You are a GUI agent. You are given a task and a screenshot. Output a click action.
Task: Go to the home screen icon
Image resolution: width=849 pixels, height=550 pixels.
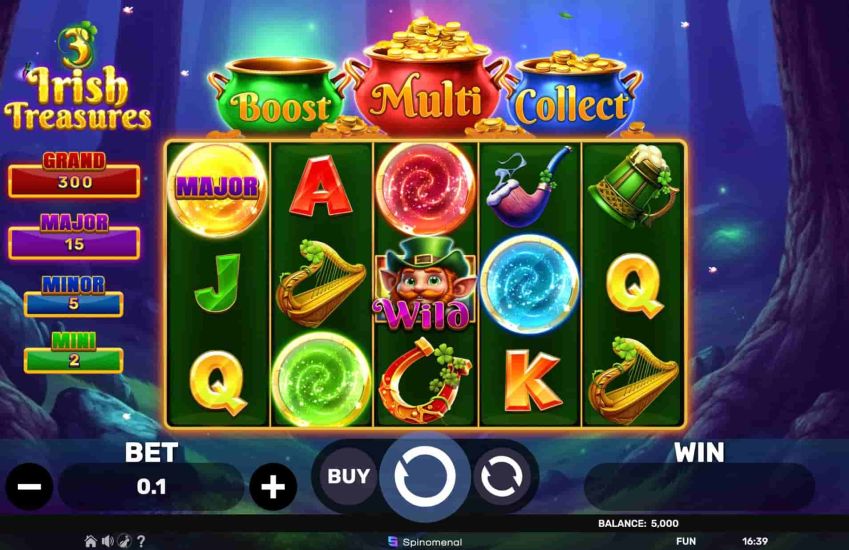[91, 541]
